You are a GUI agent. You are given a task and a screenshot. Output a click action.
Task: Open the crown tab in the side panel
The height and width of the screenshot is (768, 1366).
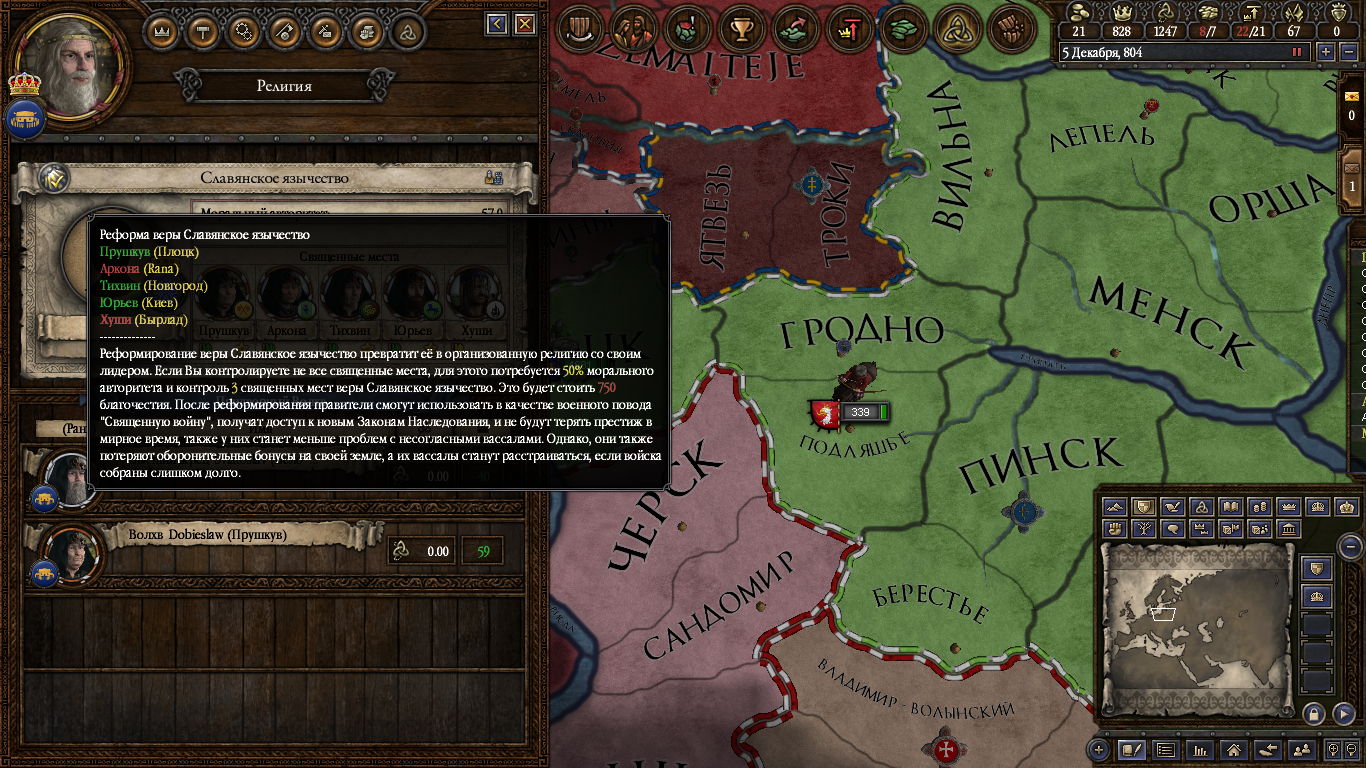pyautogui.click(x=162, y=31)
